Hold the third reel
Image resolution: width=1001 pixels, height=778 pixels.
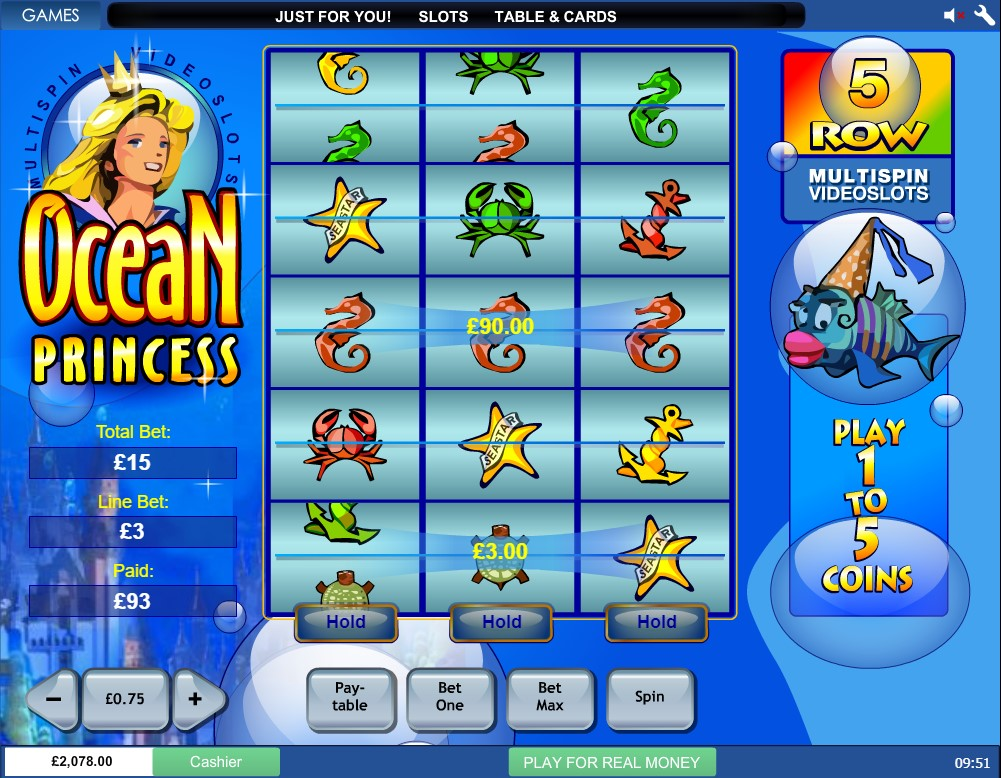(x=657, y=622)
